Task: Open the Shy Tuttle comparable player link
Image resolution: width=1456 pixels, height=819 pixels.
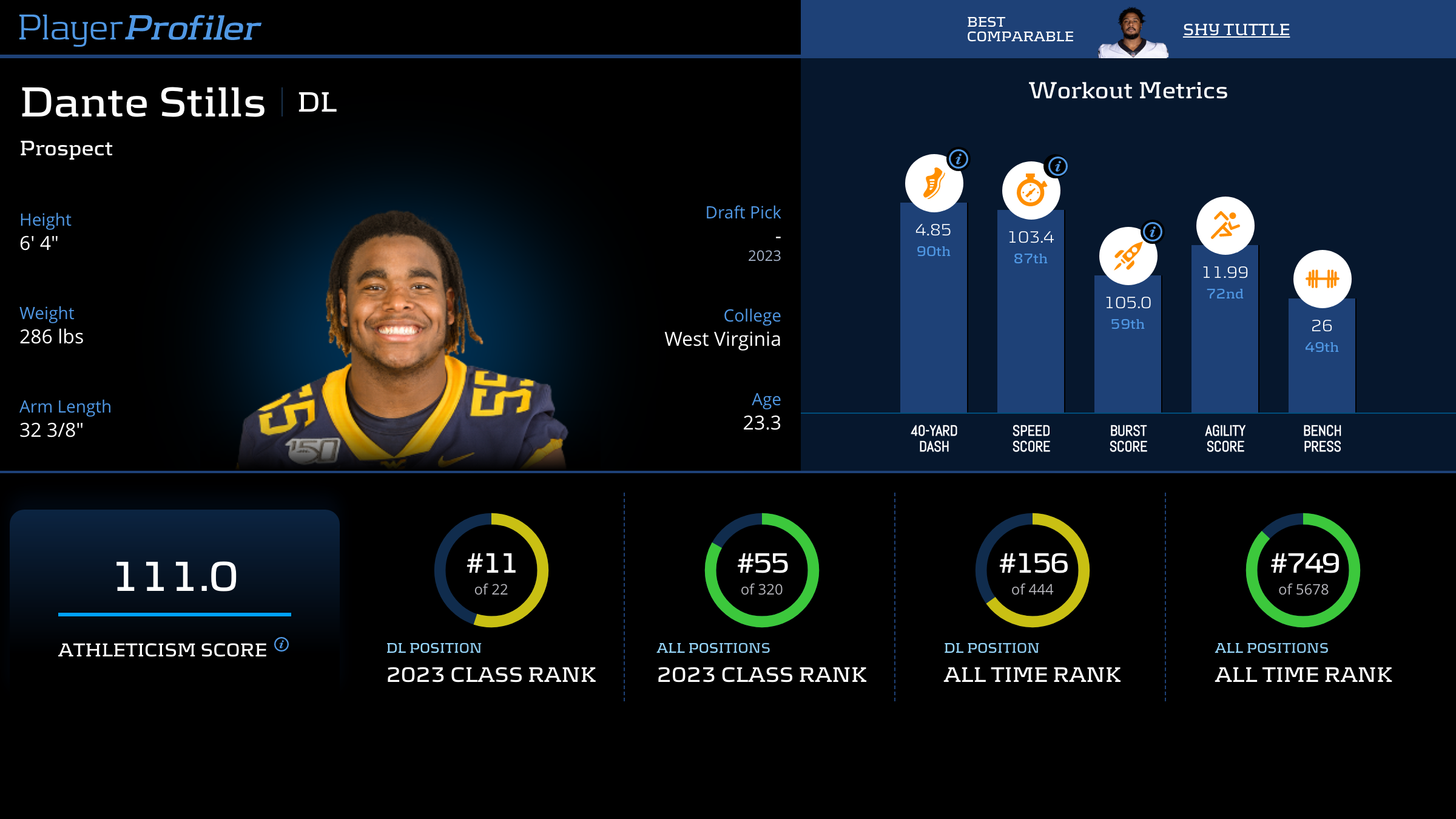Action: (x=1236, y=29)
